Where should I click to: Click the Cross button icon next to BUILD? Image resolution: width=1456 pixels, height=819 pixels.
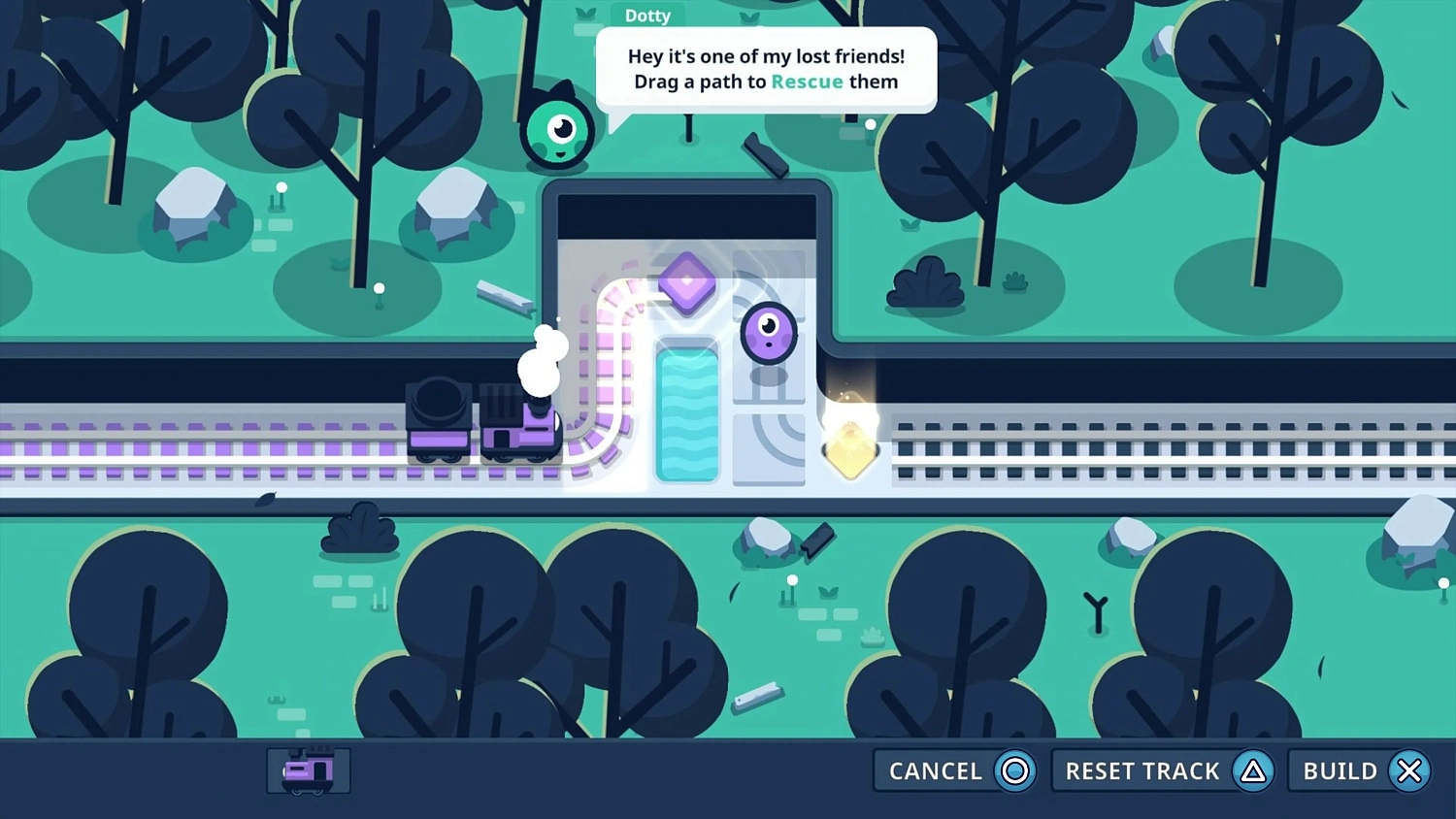coord(1409,770)
